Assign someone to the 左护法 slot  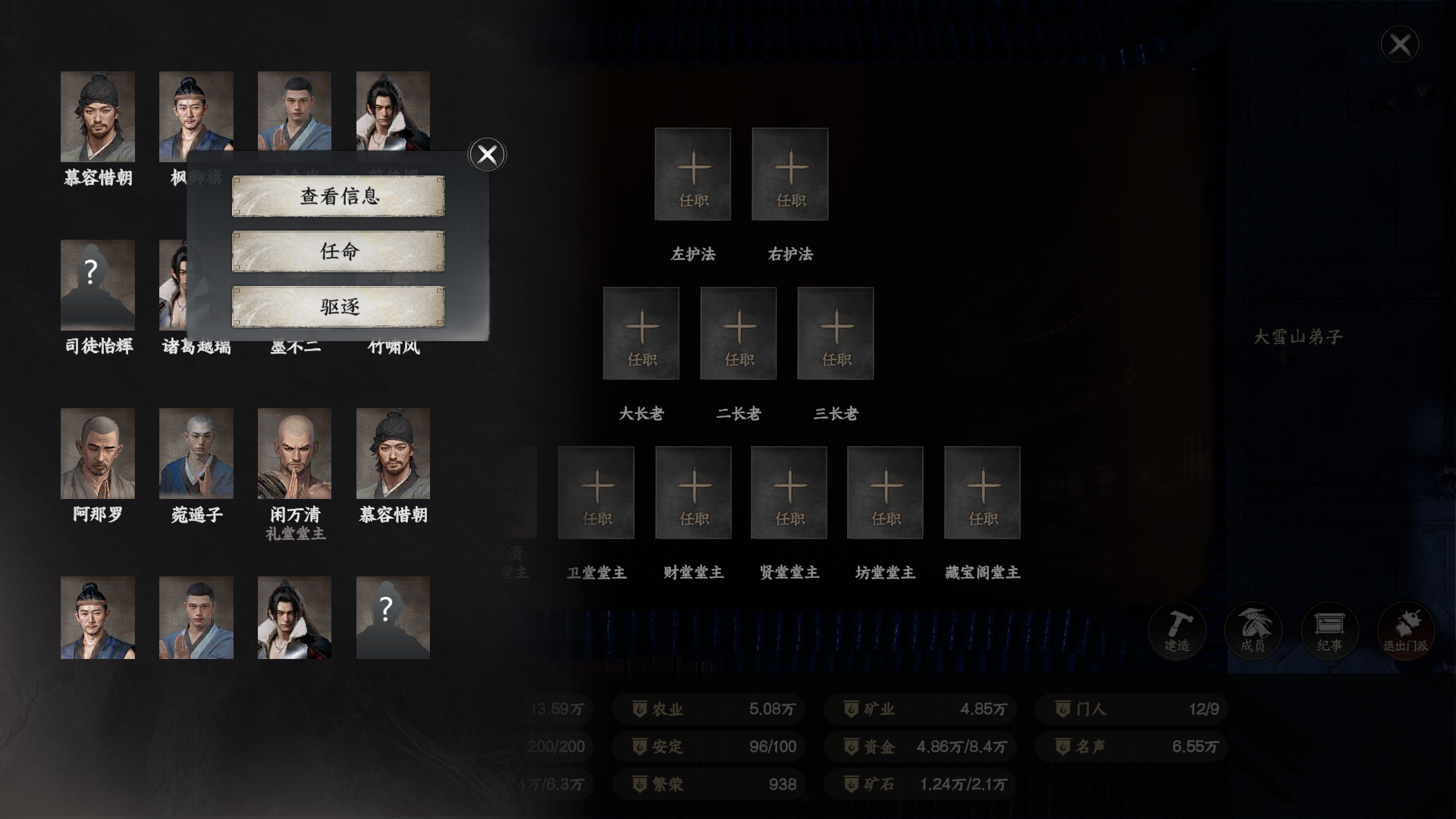[x=692, y=174]
